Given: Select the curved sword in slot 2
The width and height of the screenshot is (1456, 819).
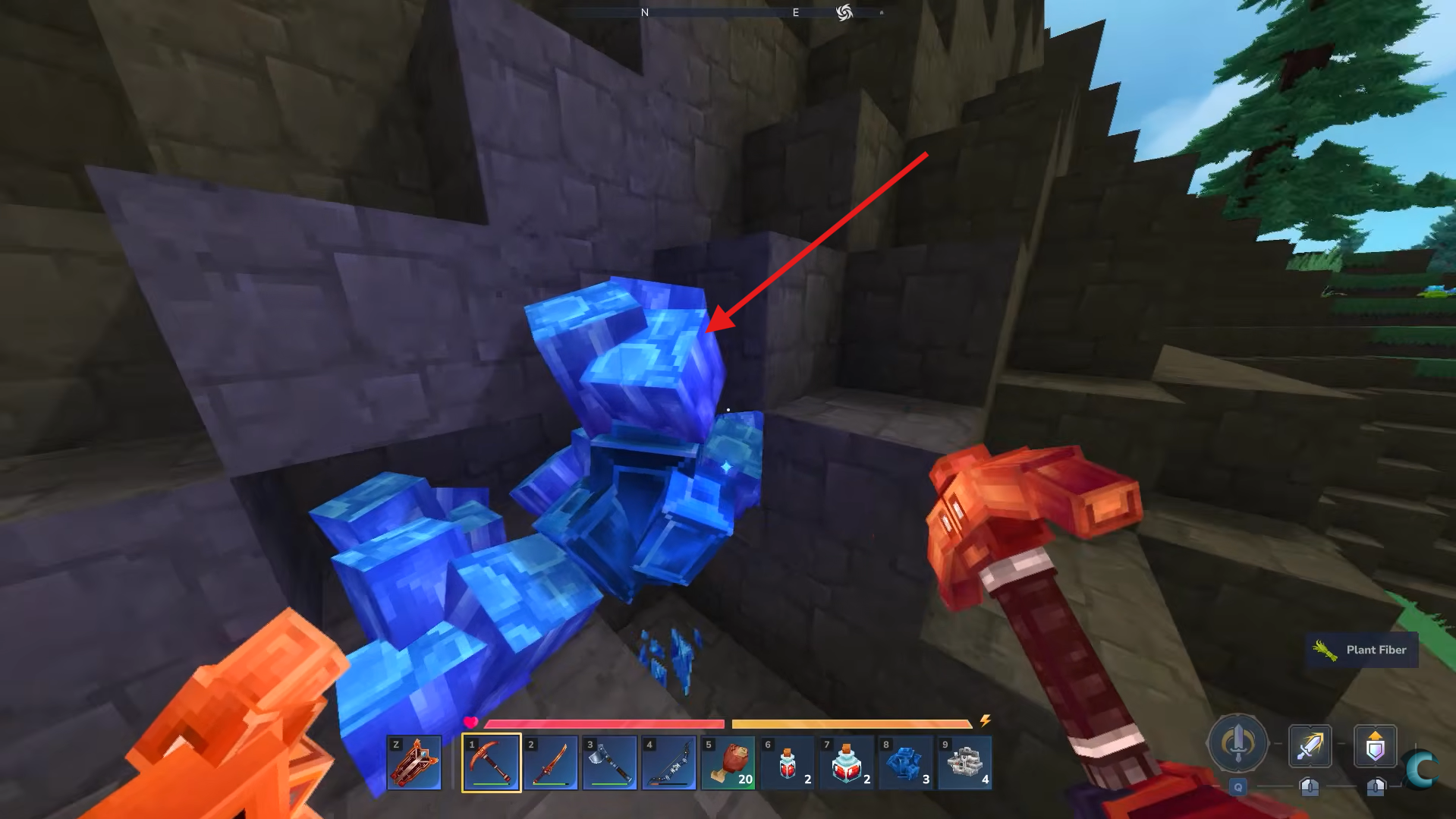Looking at the screenshot, I should [x=550, y=762].
